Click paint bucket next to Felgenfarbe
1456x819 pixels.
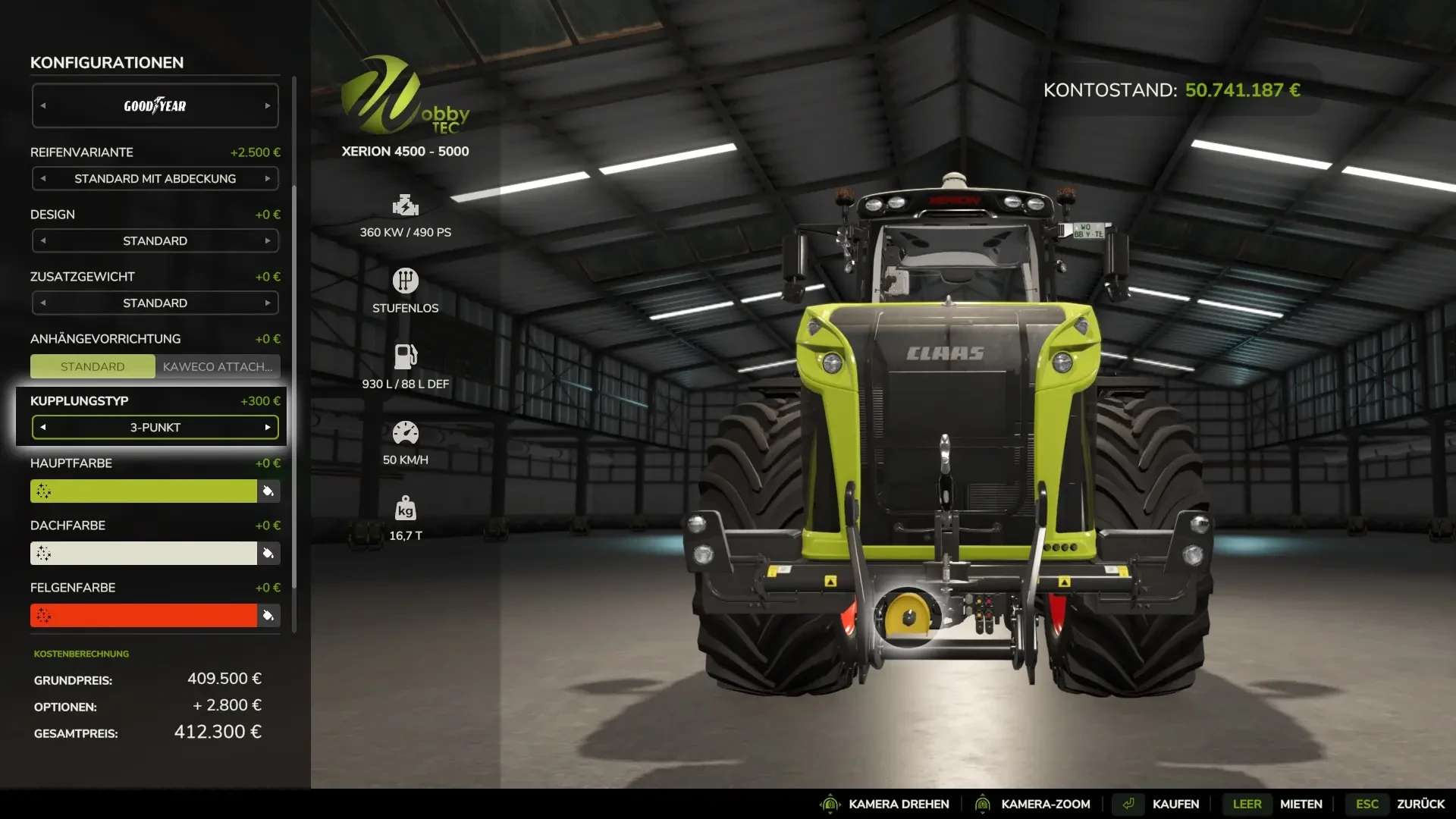(268, 616)
